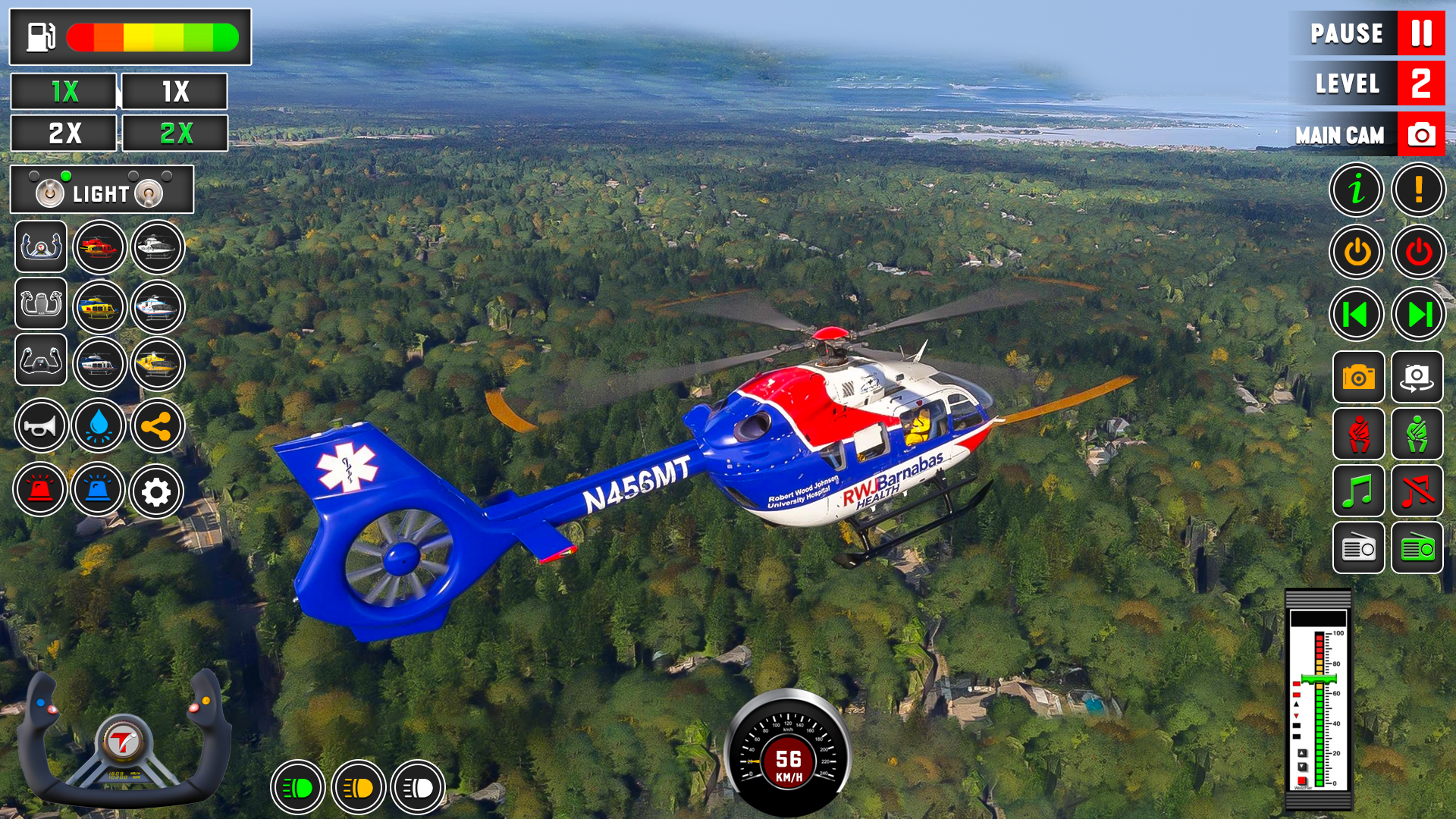The image size is (1456, 819).
Task: Open MAIN CAM camera view
Action: (x=1365, y=134)
